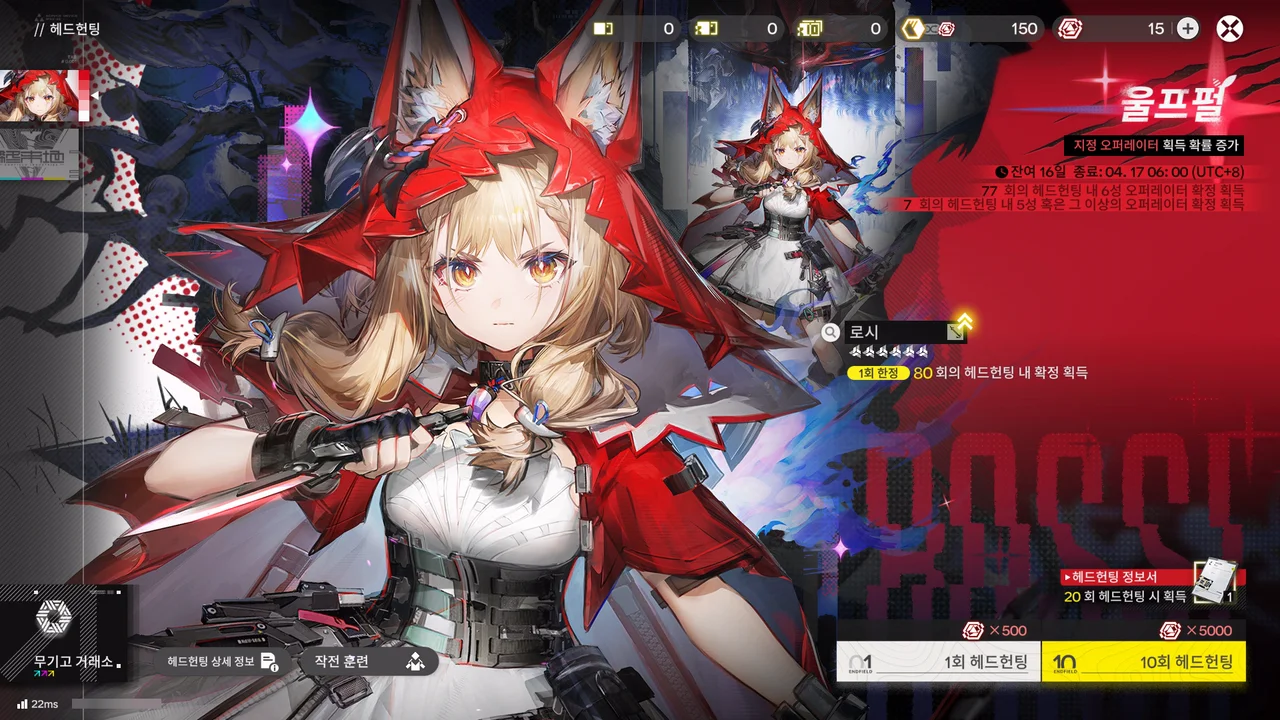Select the red-hooded operator banner thumbnail

click(x=40, y=96)
